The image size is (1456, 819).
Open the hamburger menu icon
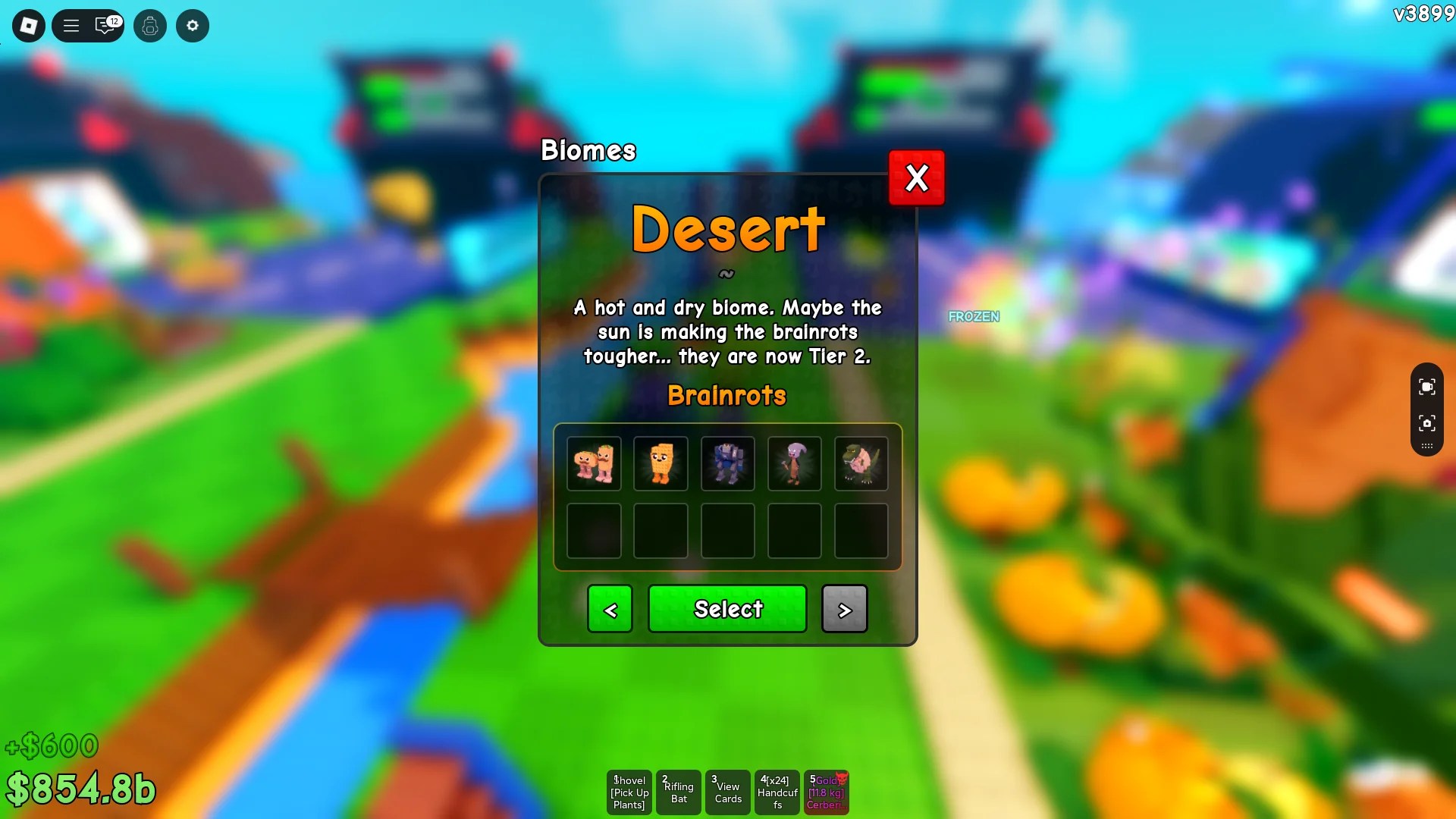pos(70,25)
